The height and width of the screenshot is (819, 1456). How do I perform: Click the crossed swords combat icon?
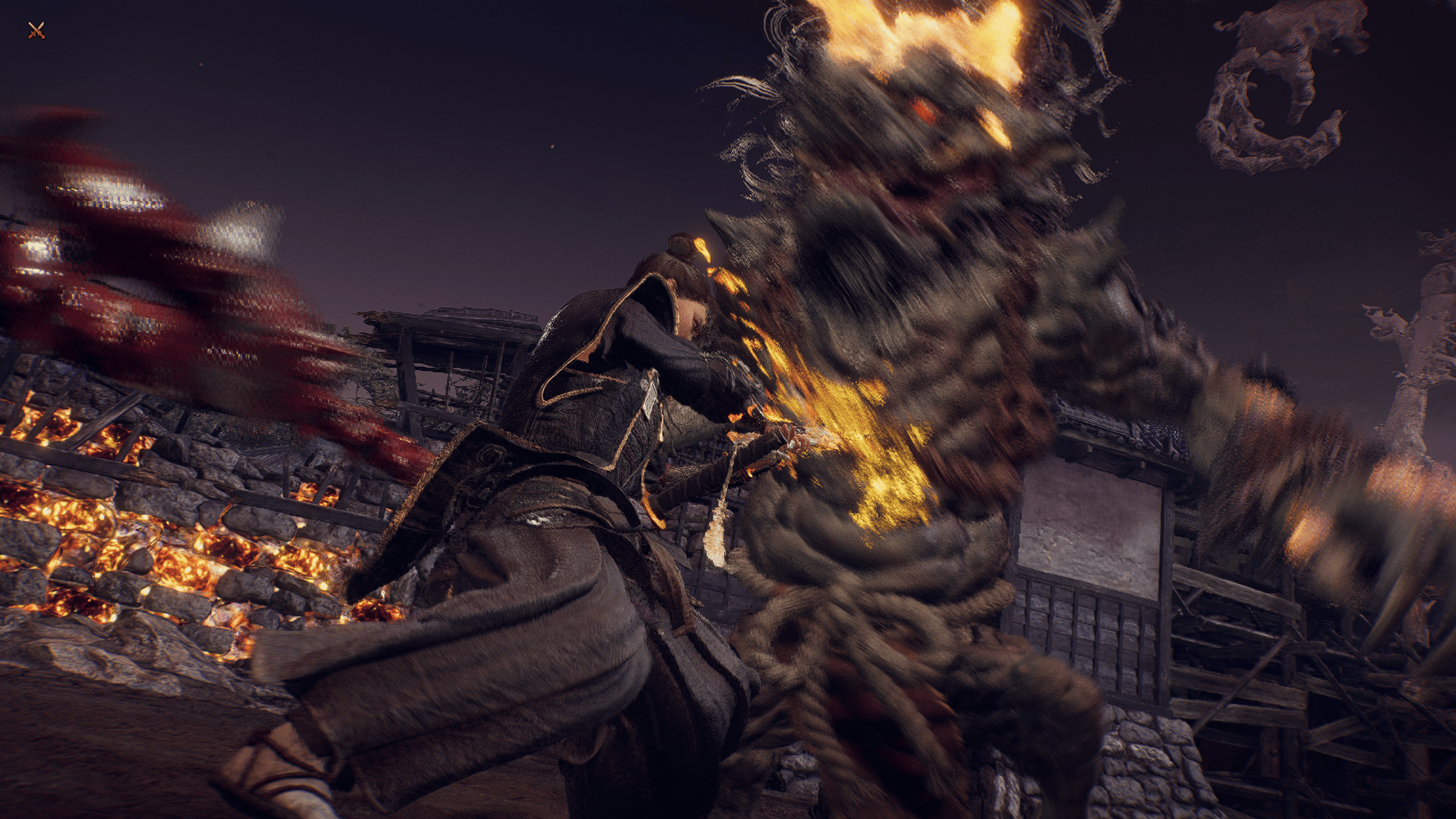tap(36, 30)
